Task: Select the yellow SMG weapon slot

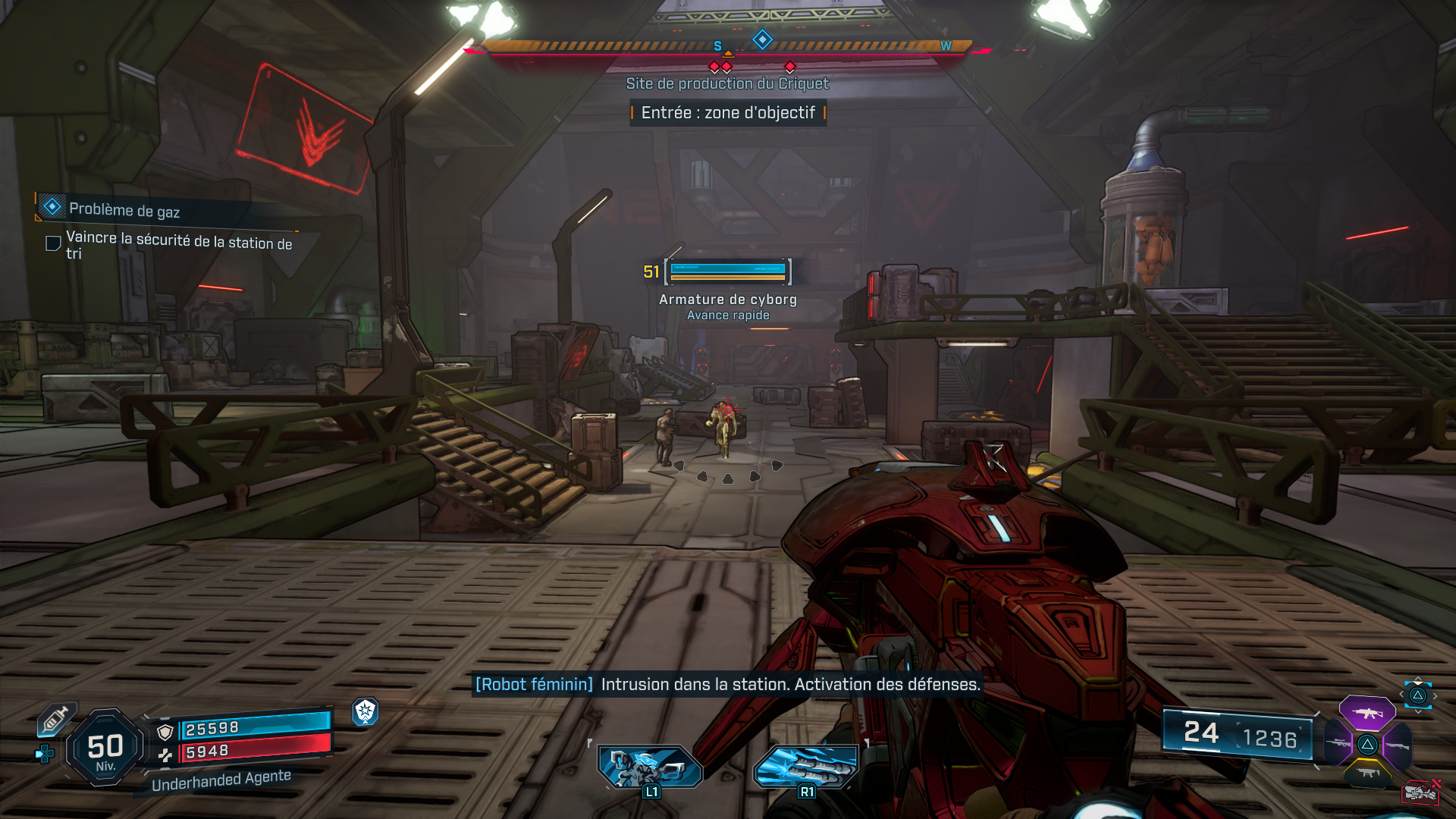Action: point(1367,773)
